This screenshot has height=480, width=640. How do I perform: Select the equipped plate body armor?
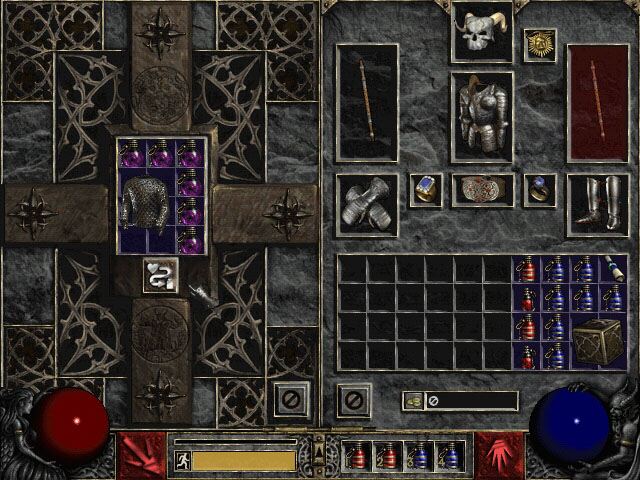481,116
